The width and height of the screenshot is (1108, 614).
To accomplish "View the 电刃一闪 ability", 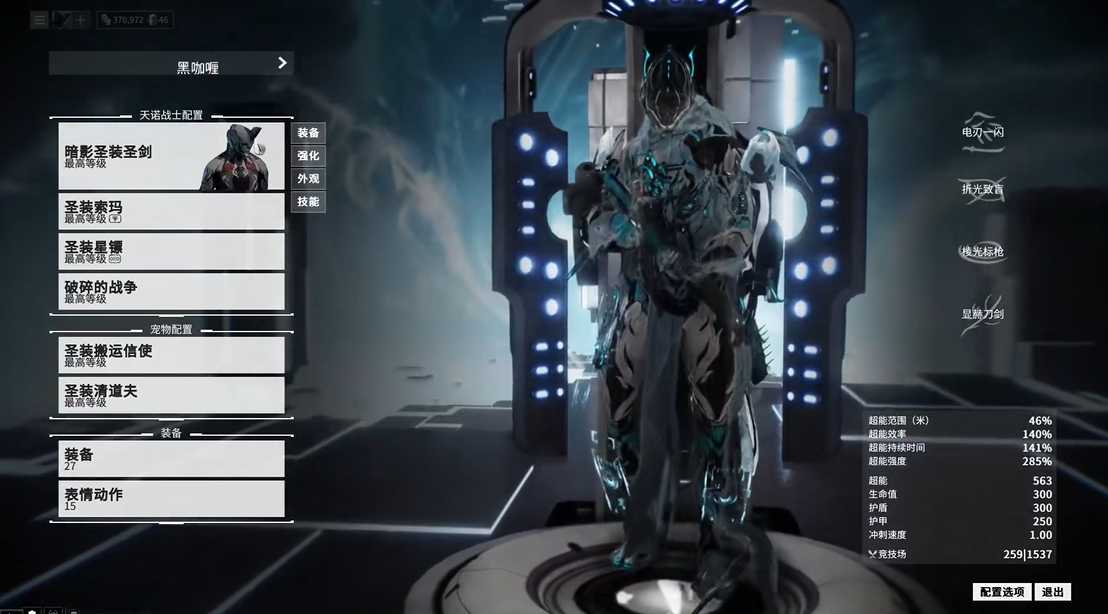I will [982, 134].
